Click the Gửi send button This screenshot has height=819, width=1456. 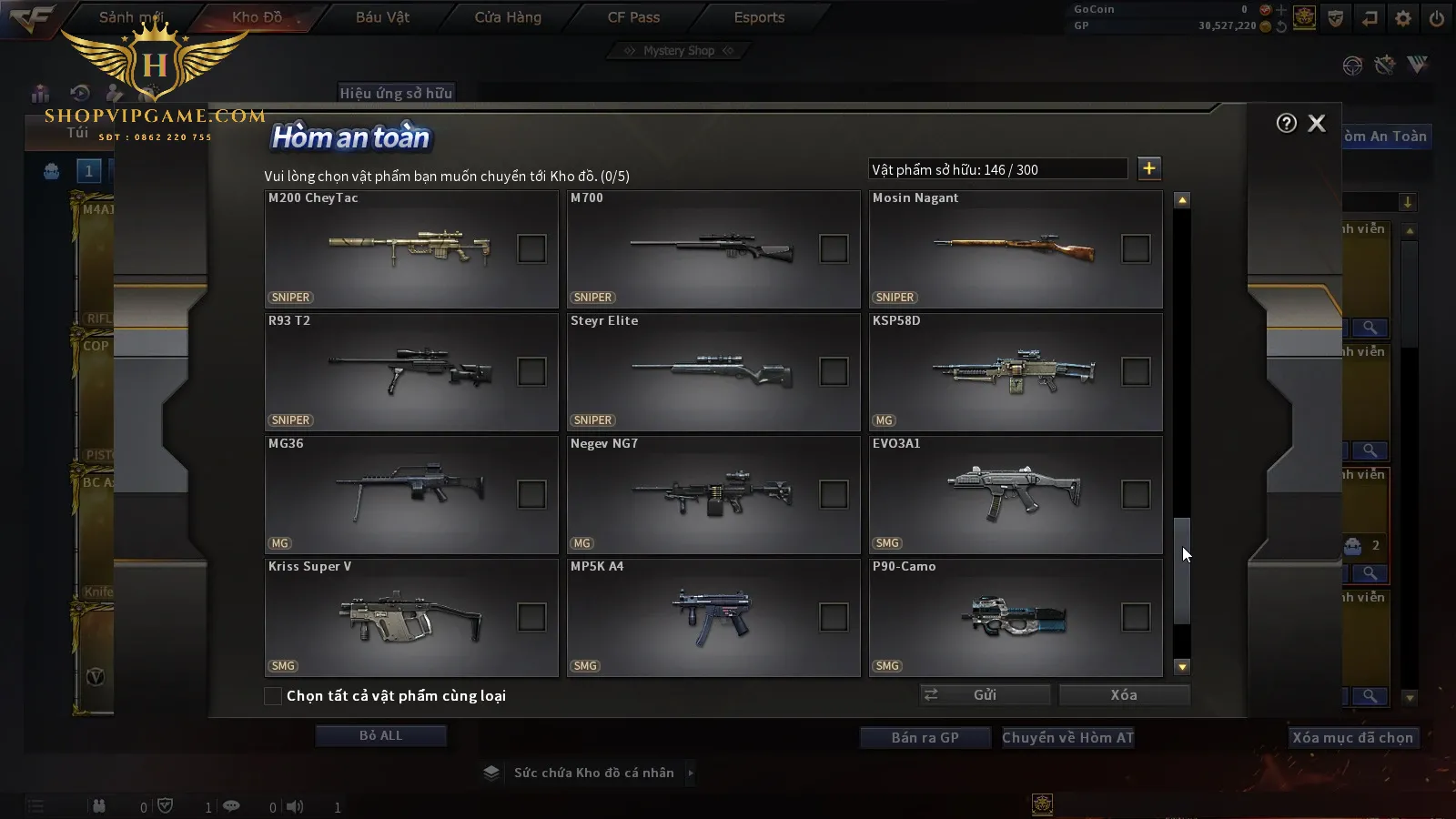(985, 695)
